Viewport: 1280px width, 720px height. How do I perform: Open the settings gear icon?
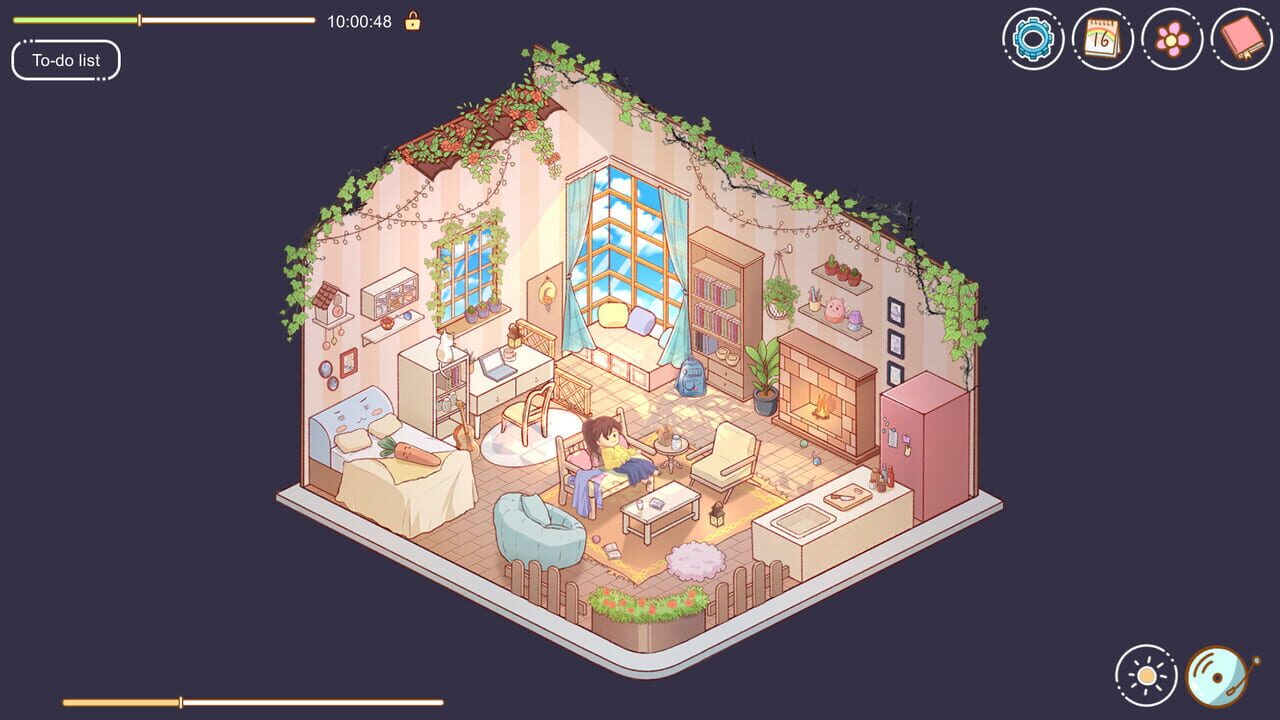click(1032, 40)
